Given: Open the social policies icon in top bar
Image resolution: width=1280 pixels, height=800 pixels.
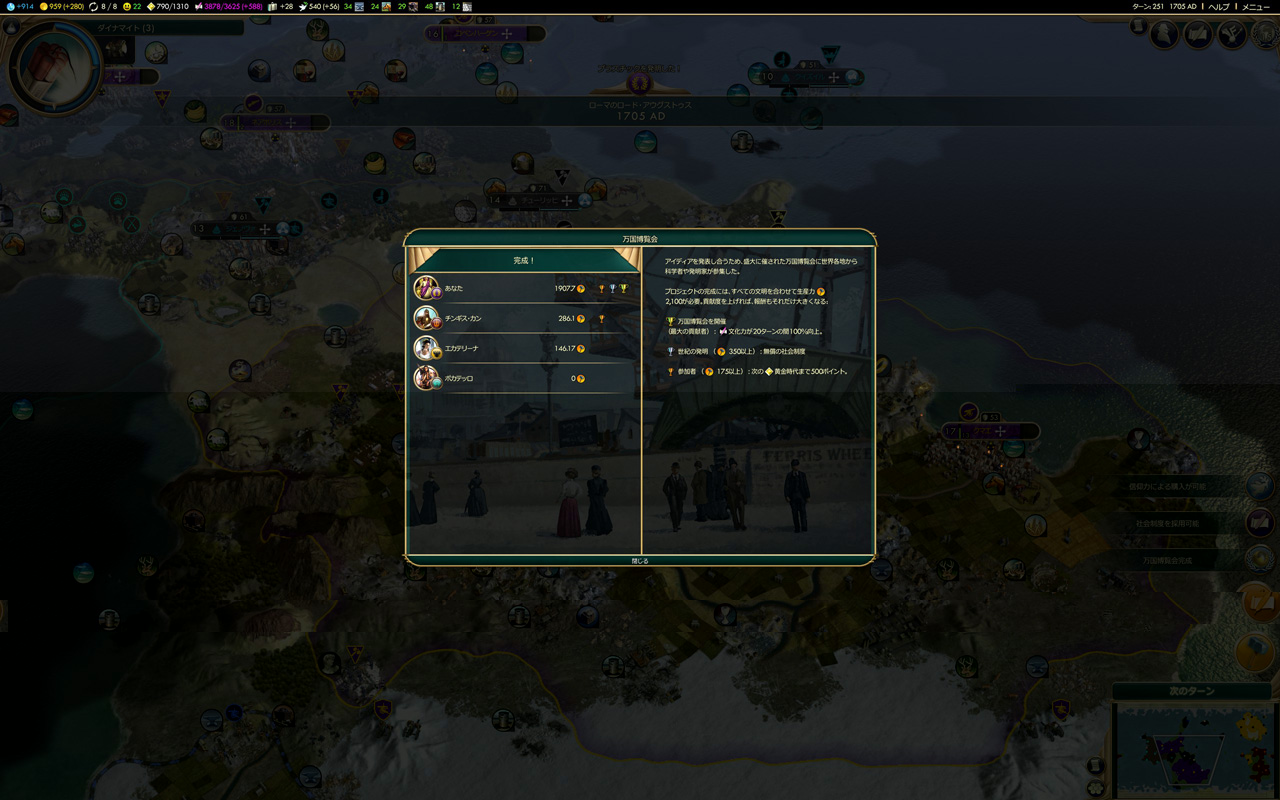Looking at the screenshot, I should (x=1198, y=35).
